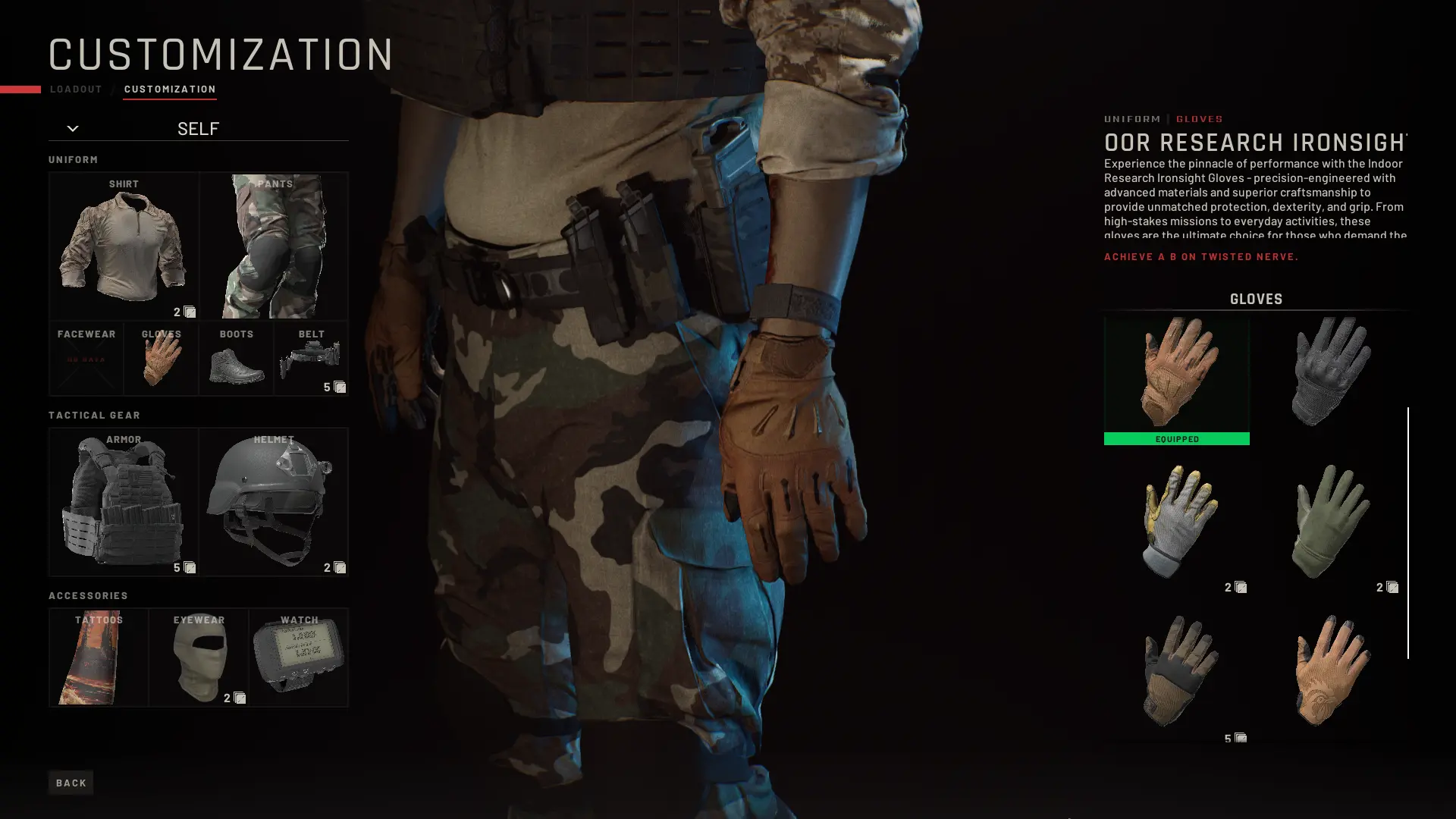Open the BELT customization slot
Screen dimensions: 1456x819
311,358
